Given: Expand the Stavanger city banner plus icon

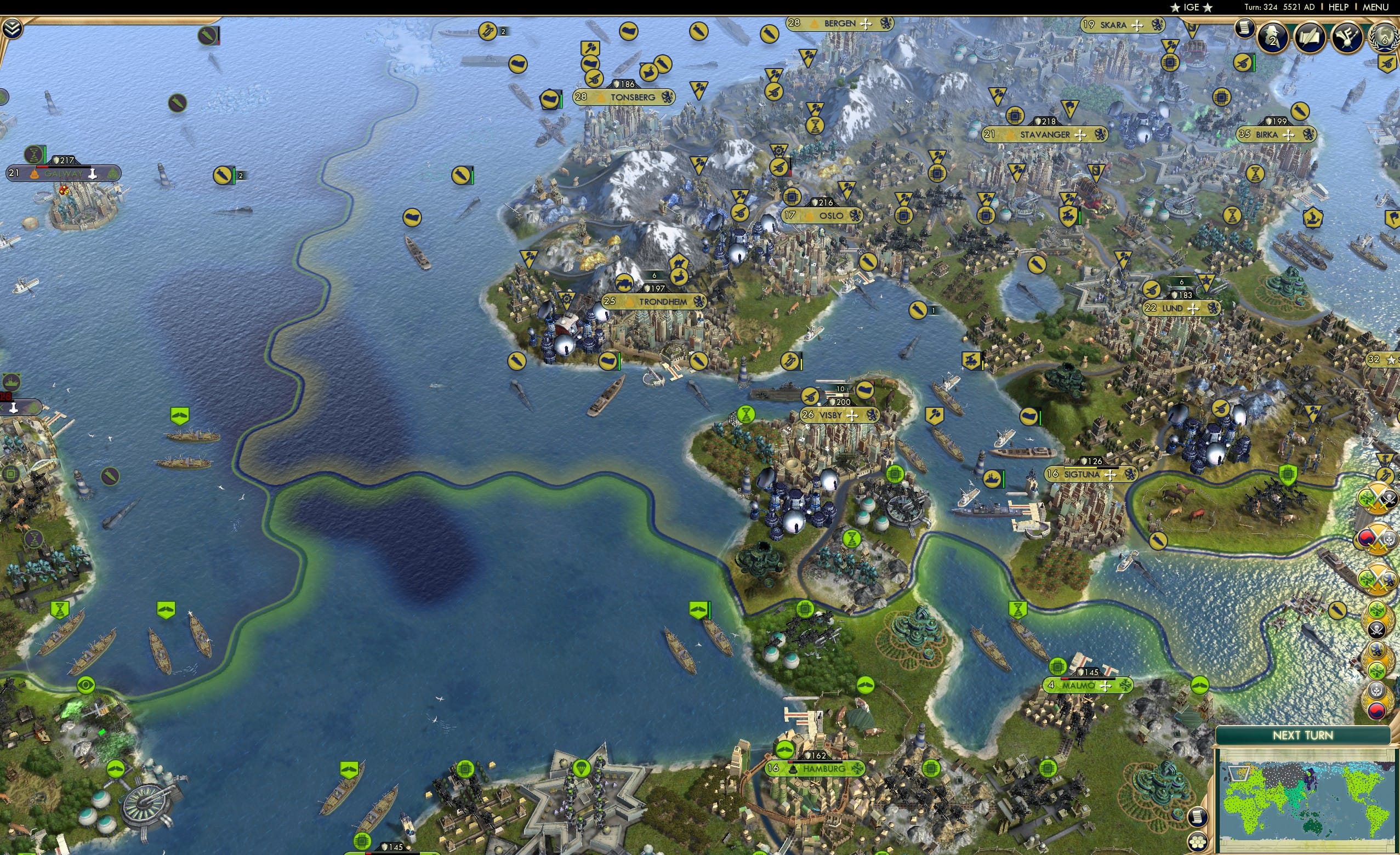Looking at the screenshot, I should 1080,136.
